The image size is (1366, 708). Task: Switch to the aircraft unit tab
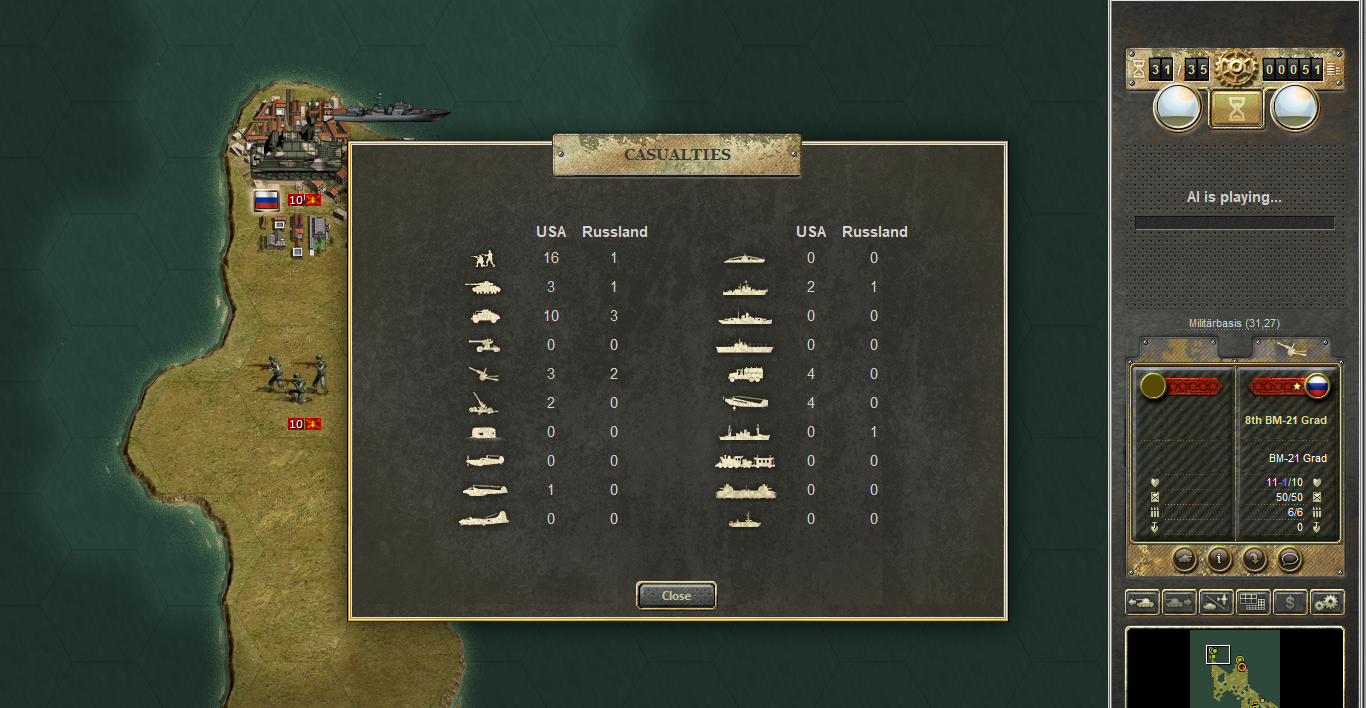pyautogui.click(x=1291, y=347)
